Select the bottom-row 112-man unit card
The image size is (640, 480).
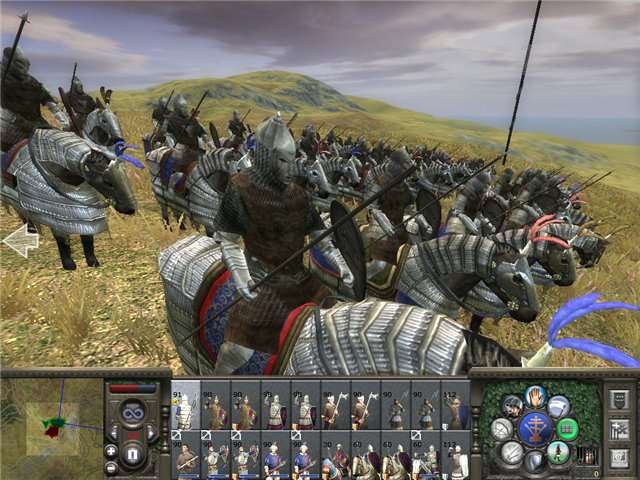coord(456,458)
